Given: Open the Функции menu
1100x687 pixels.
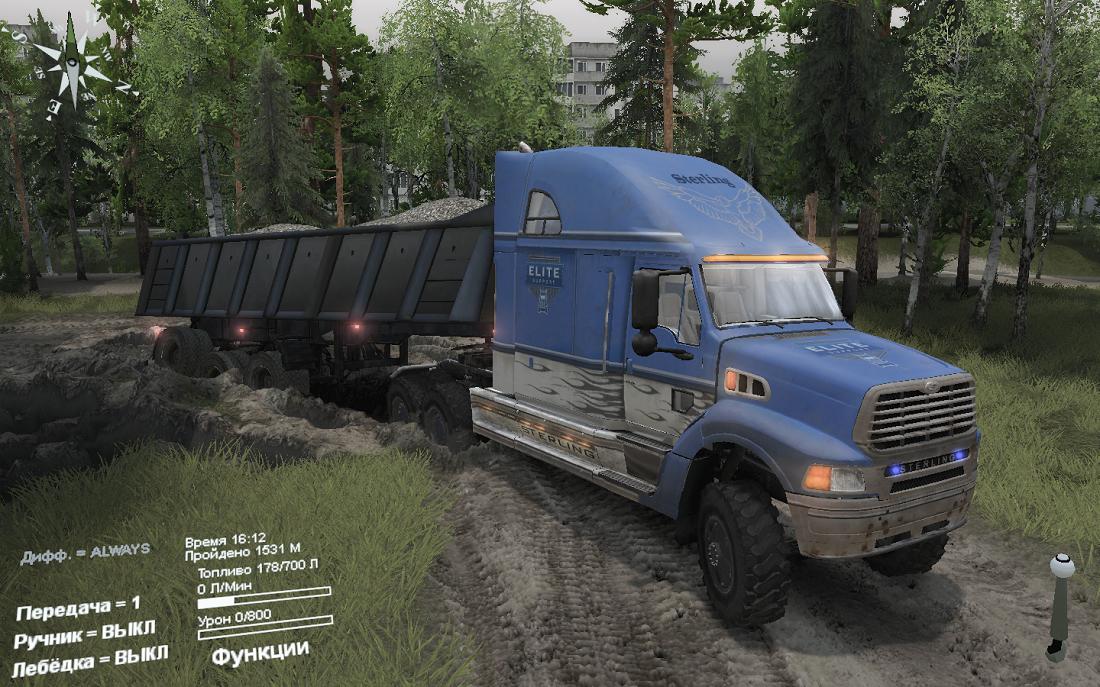Looking at the screenshot, I should pos(260,651).
